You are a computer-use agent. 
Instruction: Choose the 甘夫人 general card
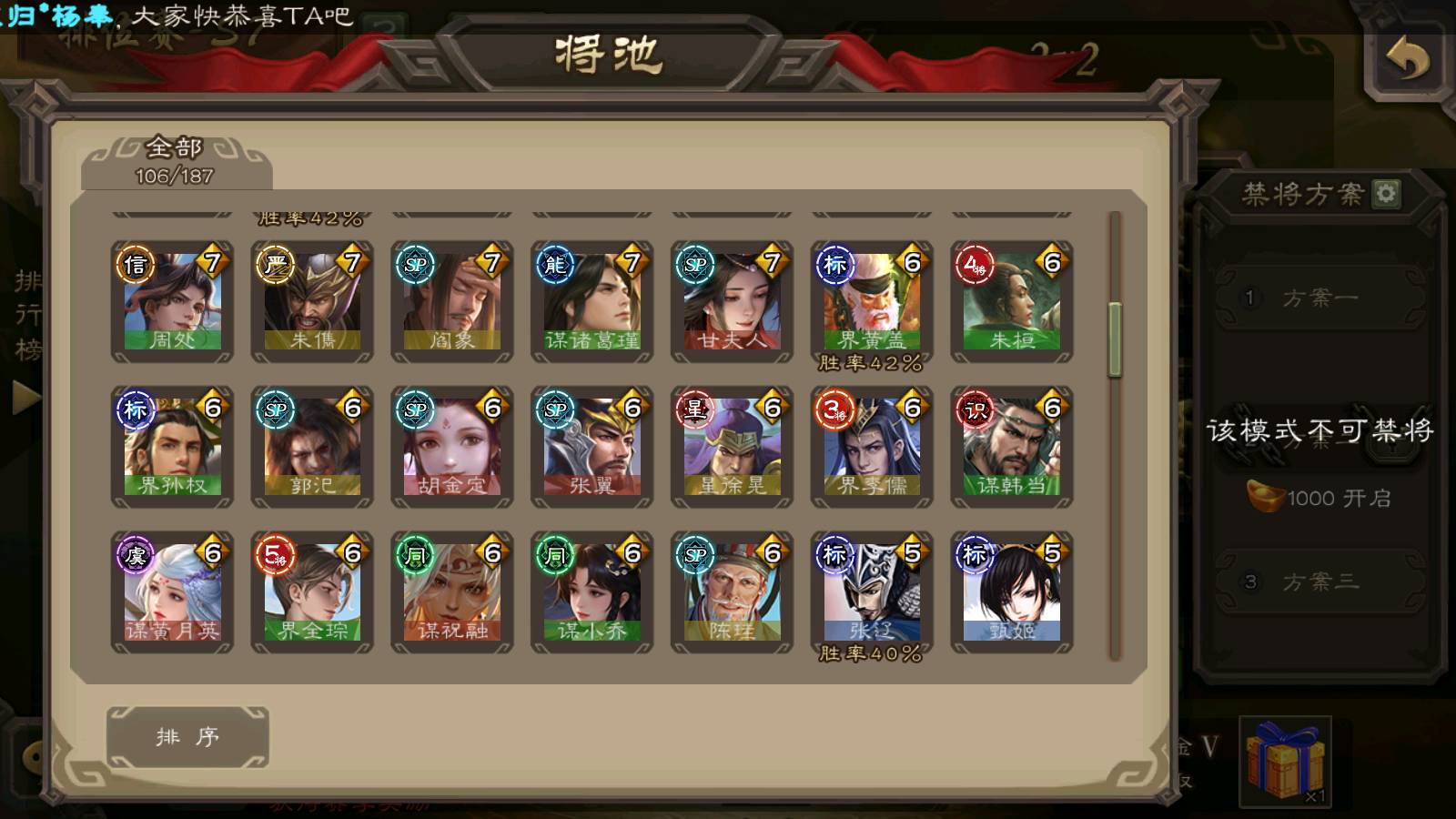(733, 301)
